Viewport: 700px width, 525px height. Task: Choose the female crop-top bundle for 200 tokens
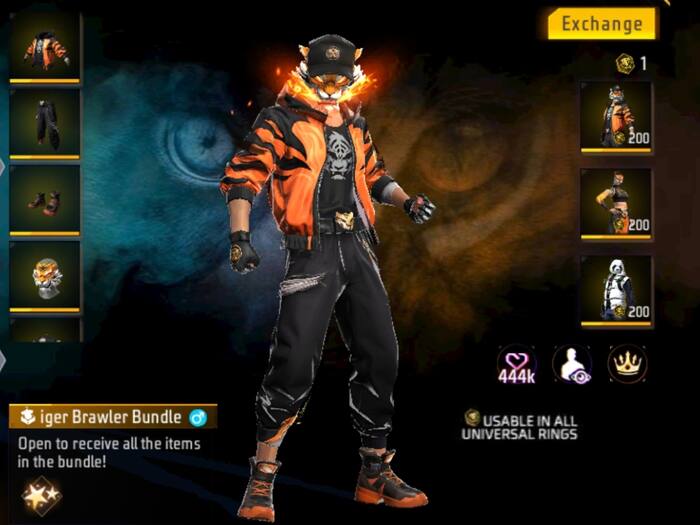click(x=616, y=203)
